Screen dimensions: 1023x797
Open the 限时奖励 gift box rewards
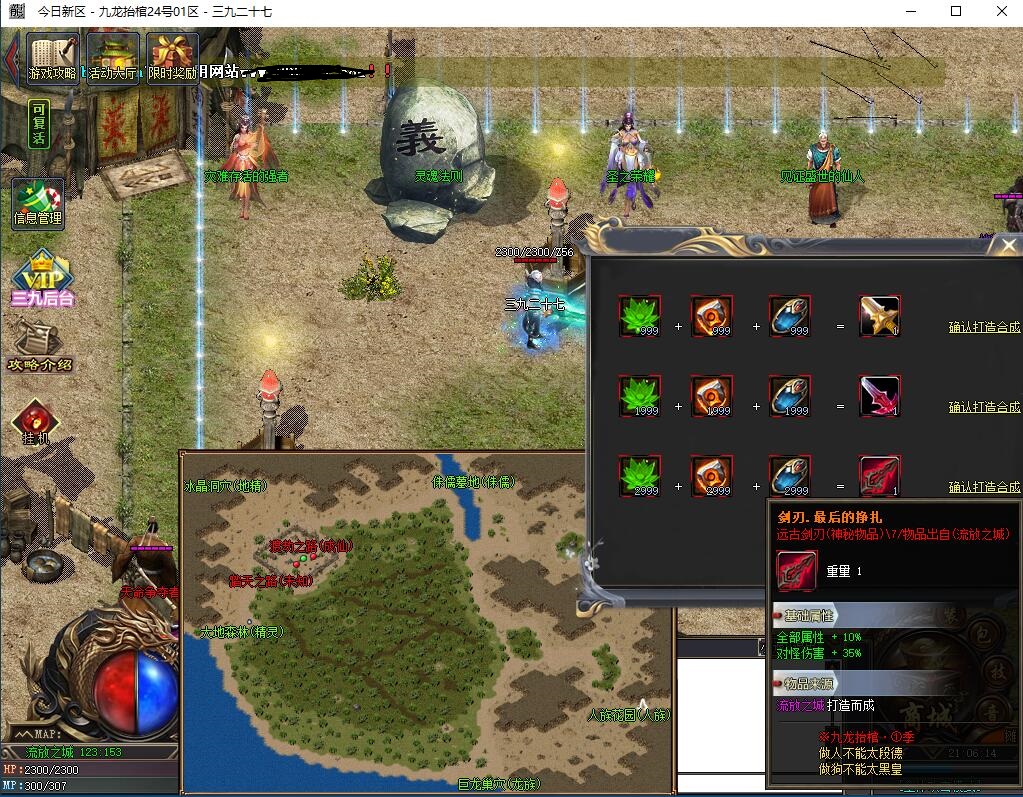click(x=172, y=58)
